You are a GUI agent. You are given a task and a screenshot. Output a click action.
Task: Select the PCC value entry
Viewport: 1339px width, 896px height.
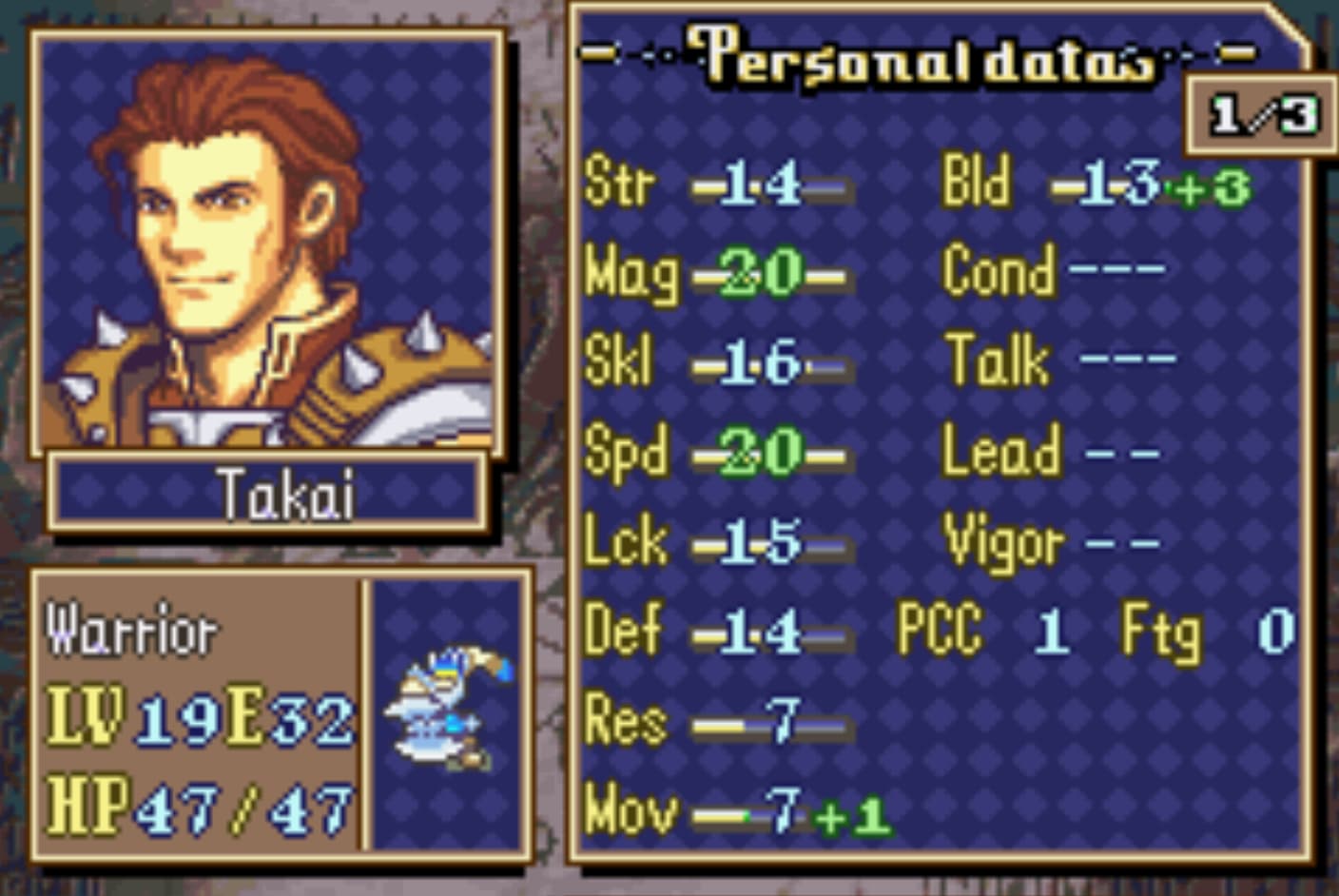[x=981, y=631]
